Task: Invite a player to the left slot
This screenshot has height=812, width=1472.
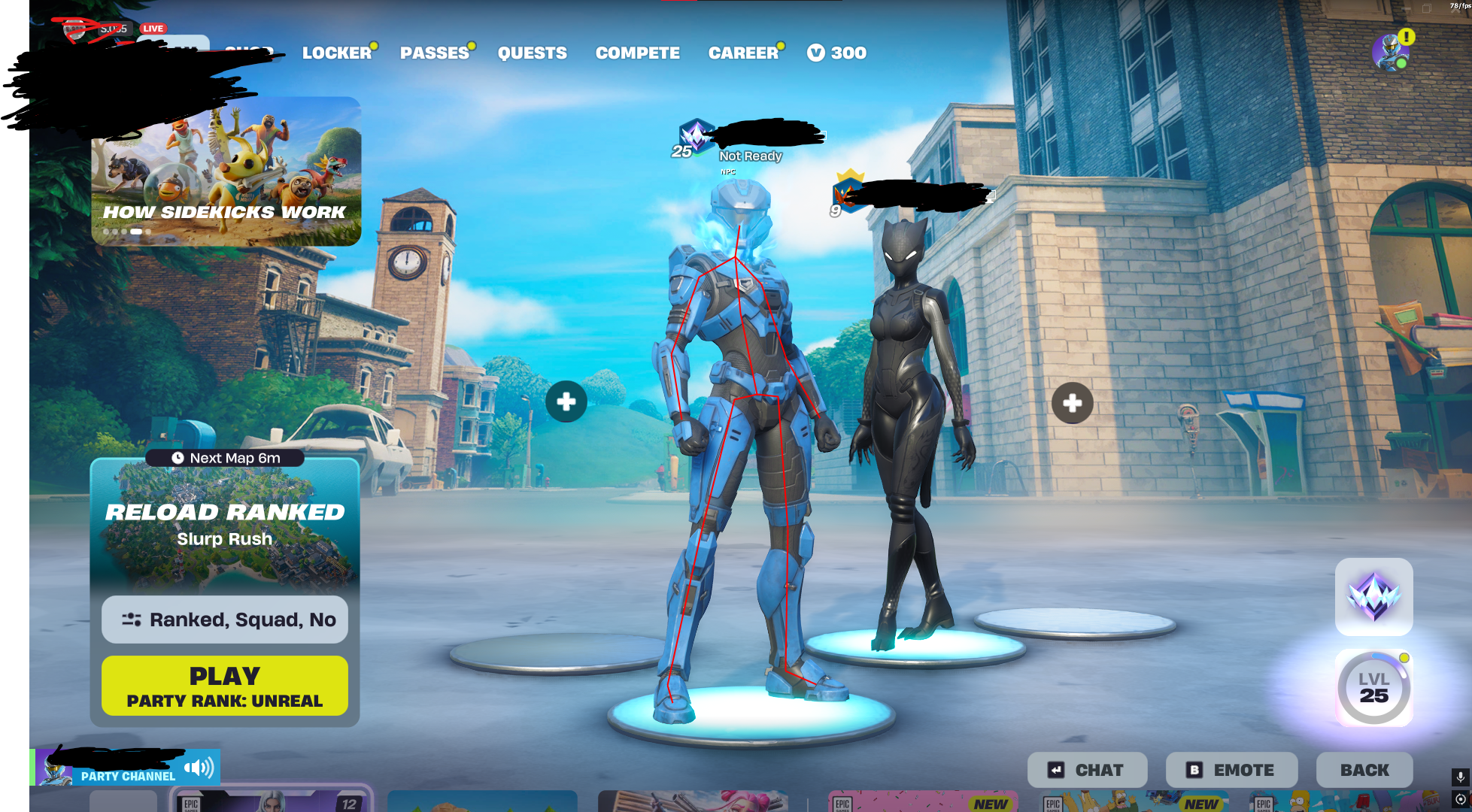Action: (566, 402)
